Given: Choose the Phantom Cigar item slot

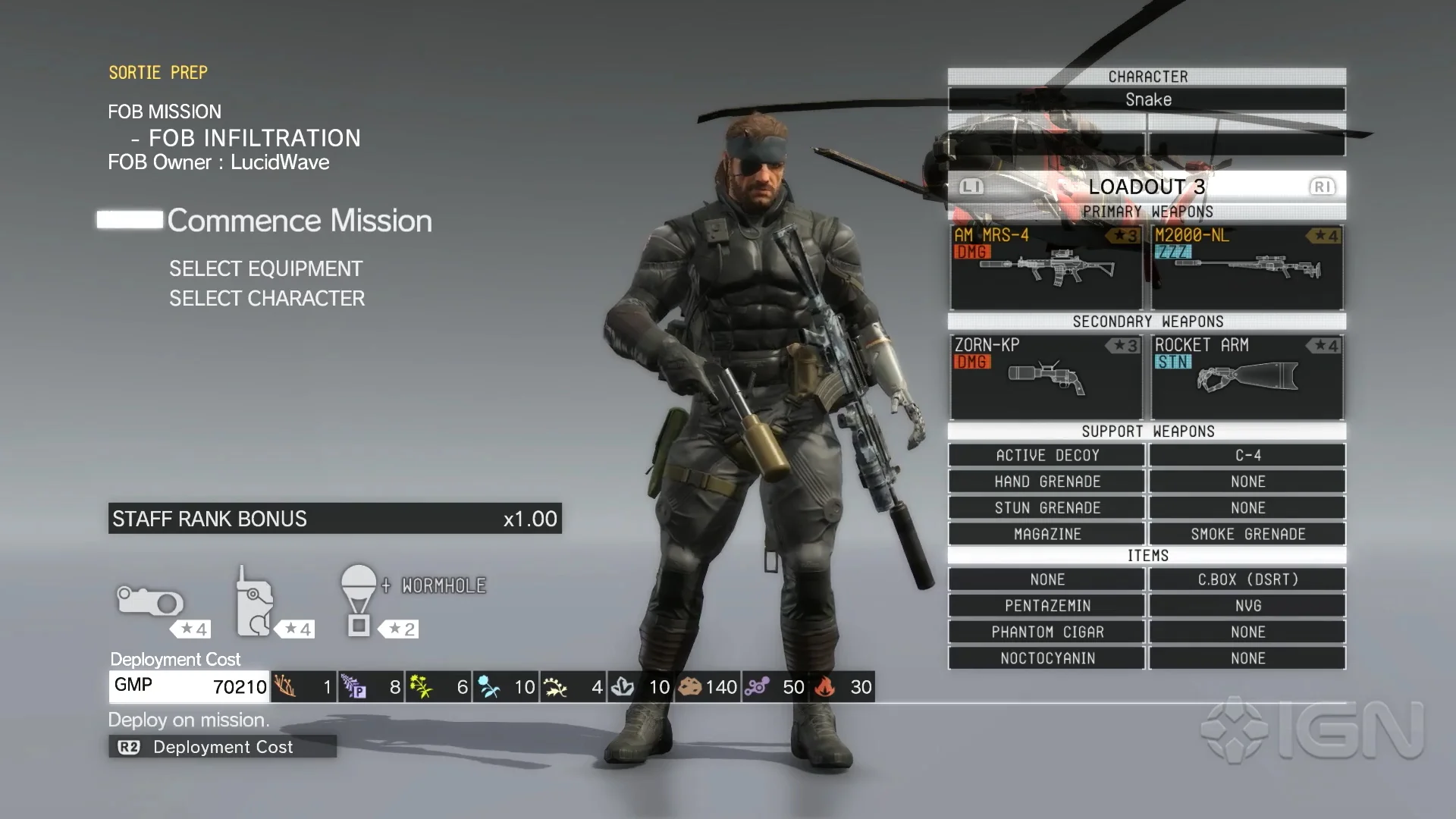Looking at the screenshot, I should pyautogui.click(x=1046, y=632).
